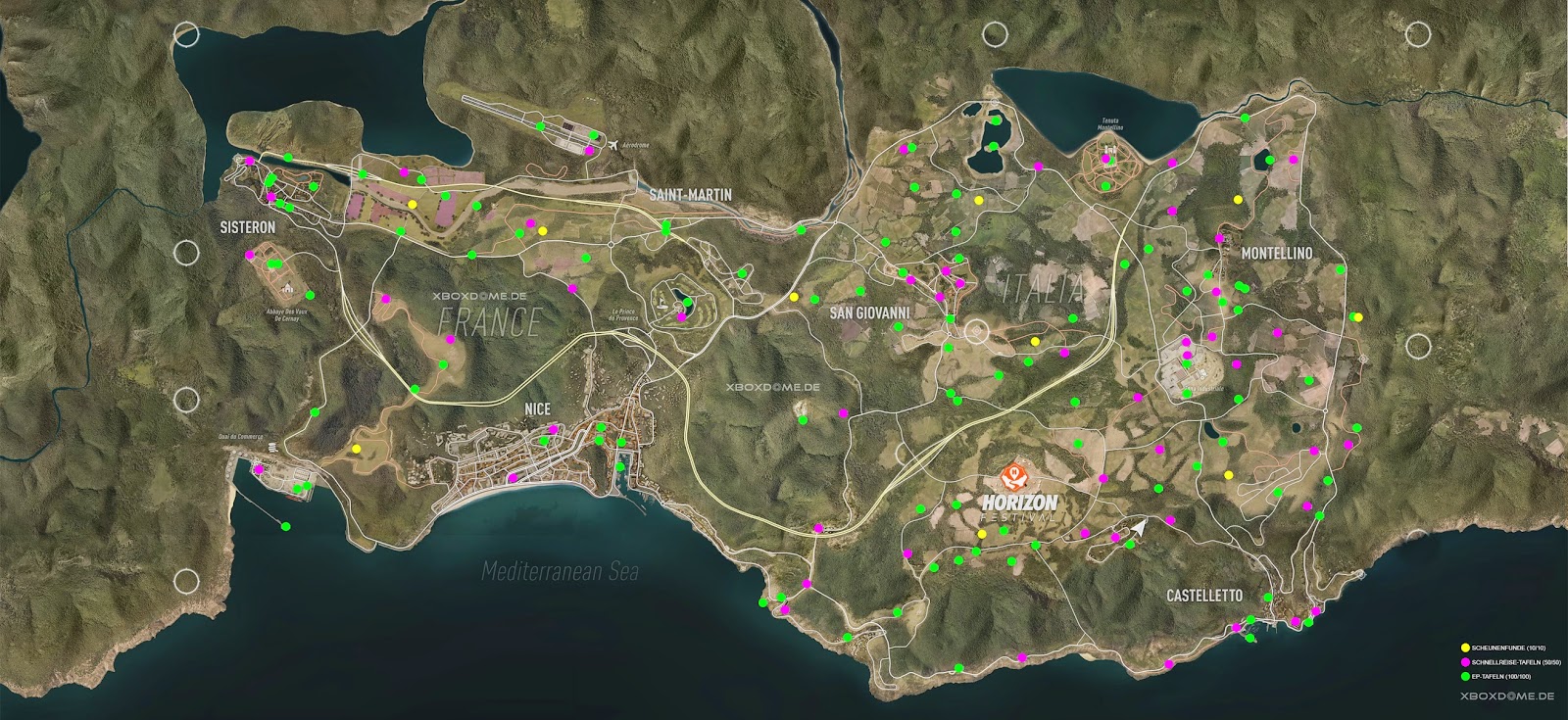This screenshot has height=720, width=1568.
Task: Click the XBOXDOME.DE logo in the corner
Action: (1507, 696)
